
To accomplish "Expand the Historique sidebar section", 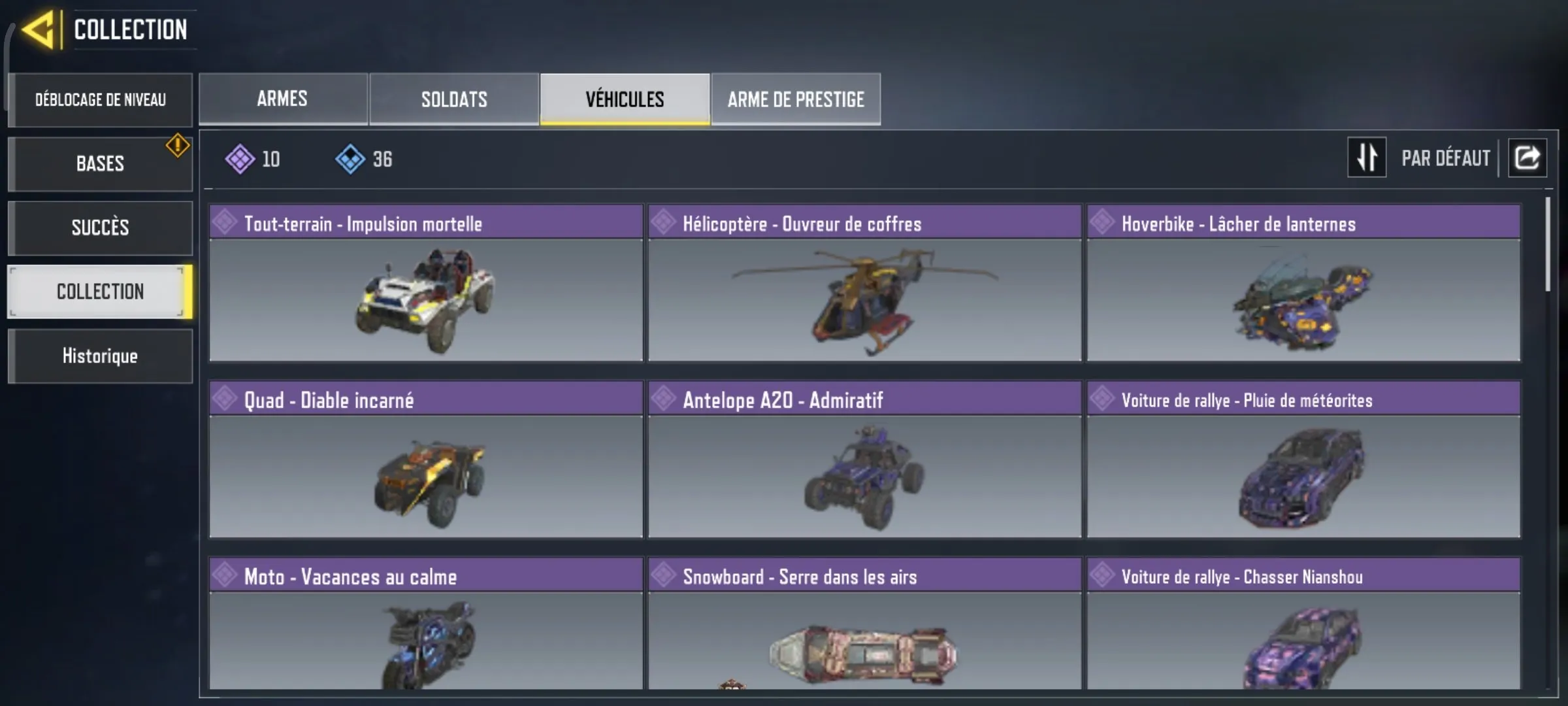I will [100, 356].
